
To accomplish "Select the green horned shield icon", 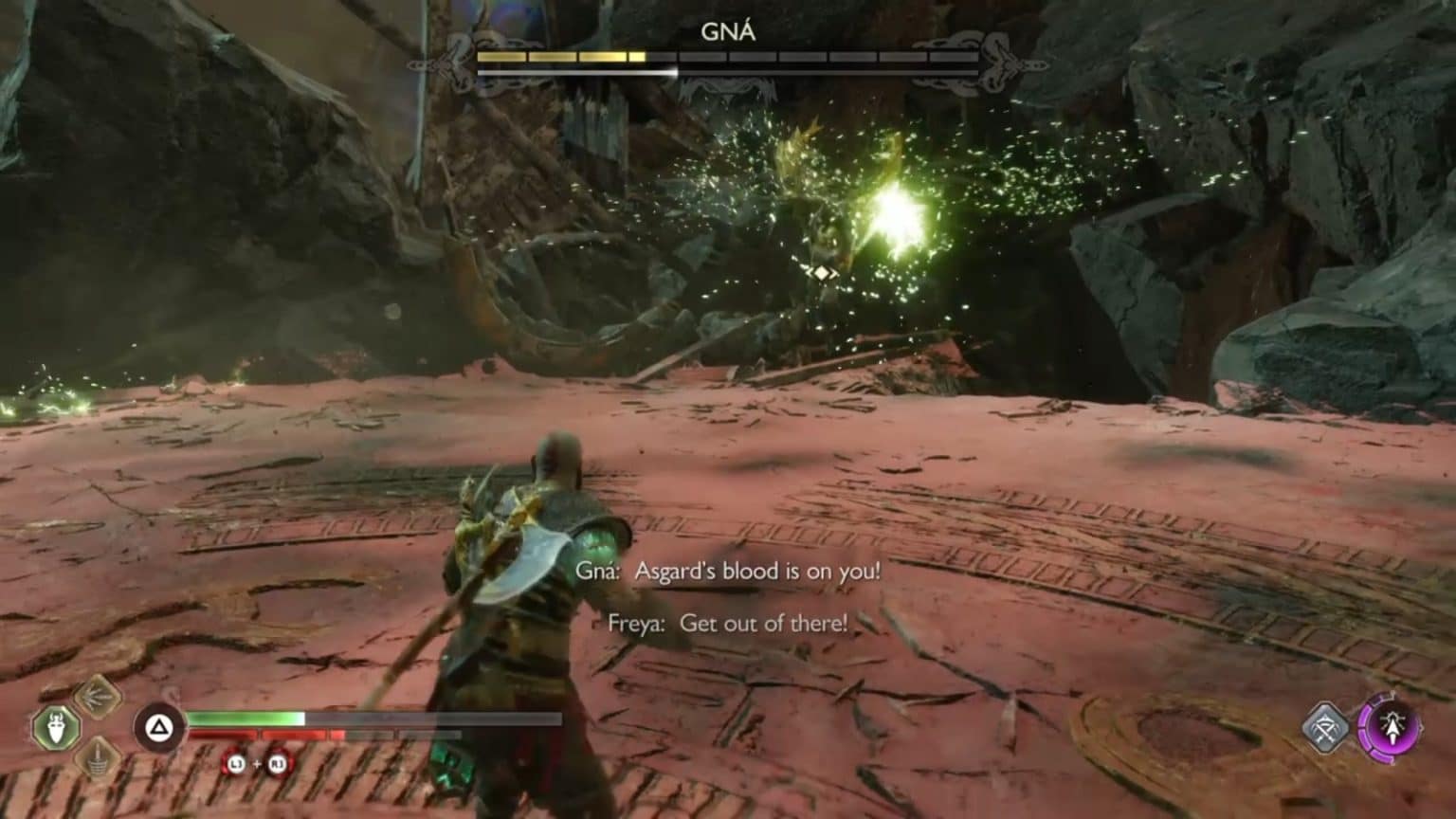I will [x=56, y=728].
